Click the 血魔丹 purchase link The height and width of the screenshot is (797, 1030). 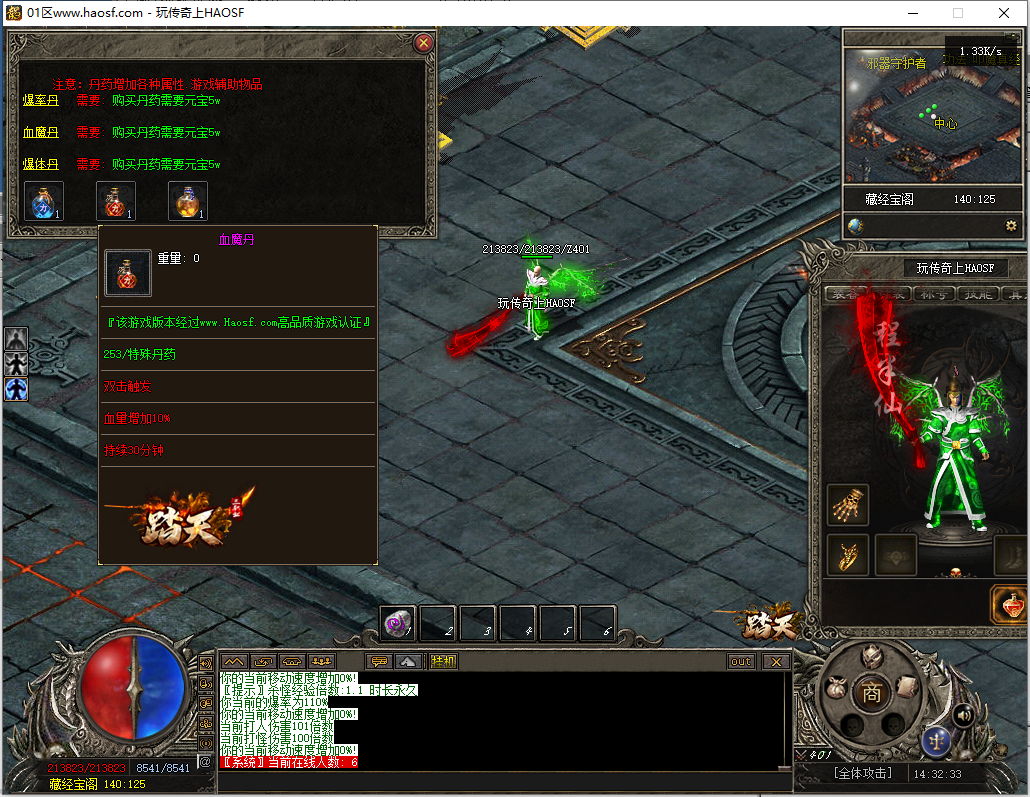41,132
